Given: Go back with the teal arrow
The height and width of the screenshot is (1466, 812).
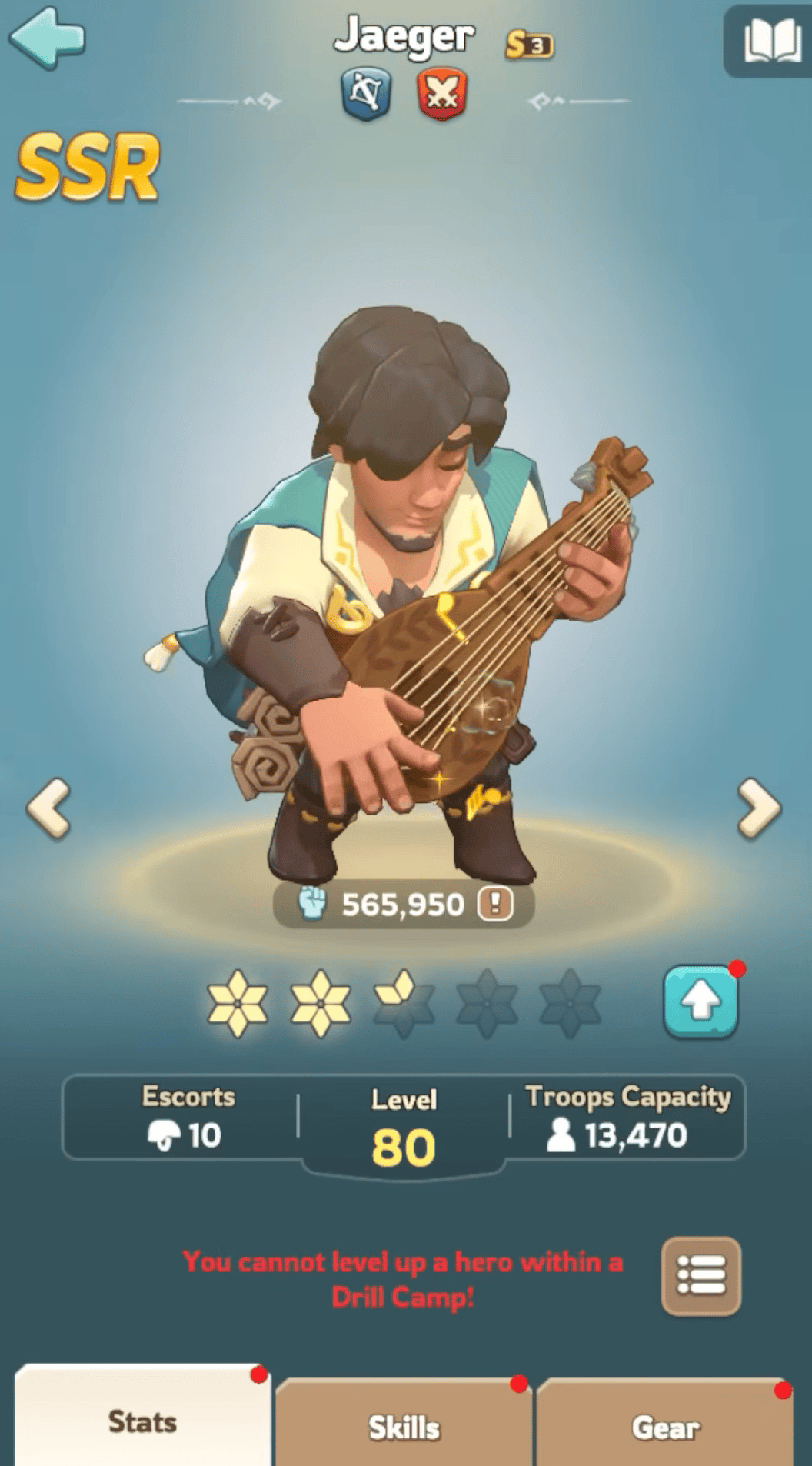Looking at the screenshot, I should [x=48, y=37].
